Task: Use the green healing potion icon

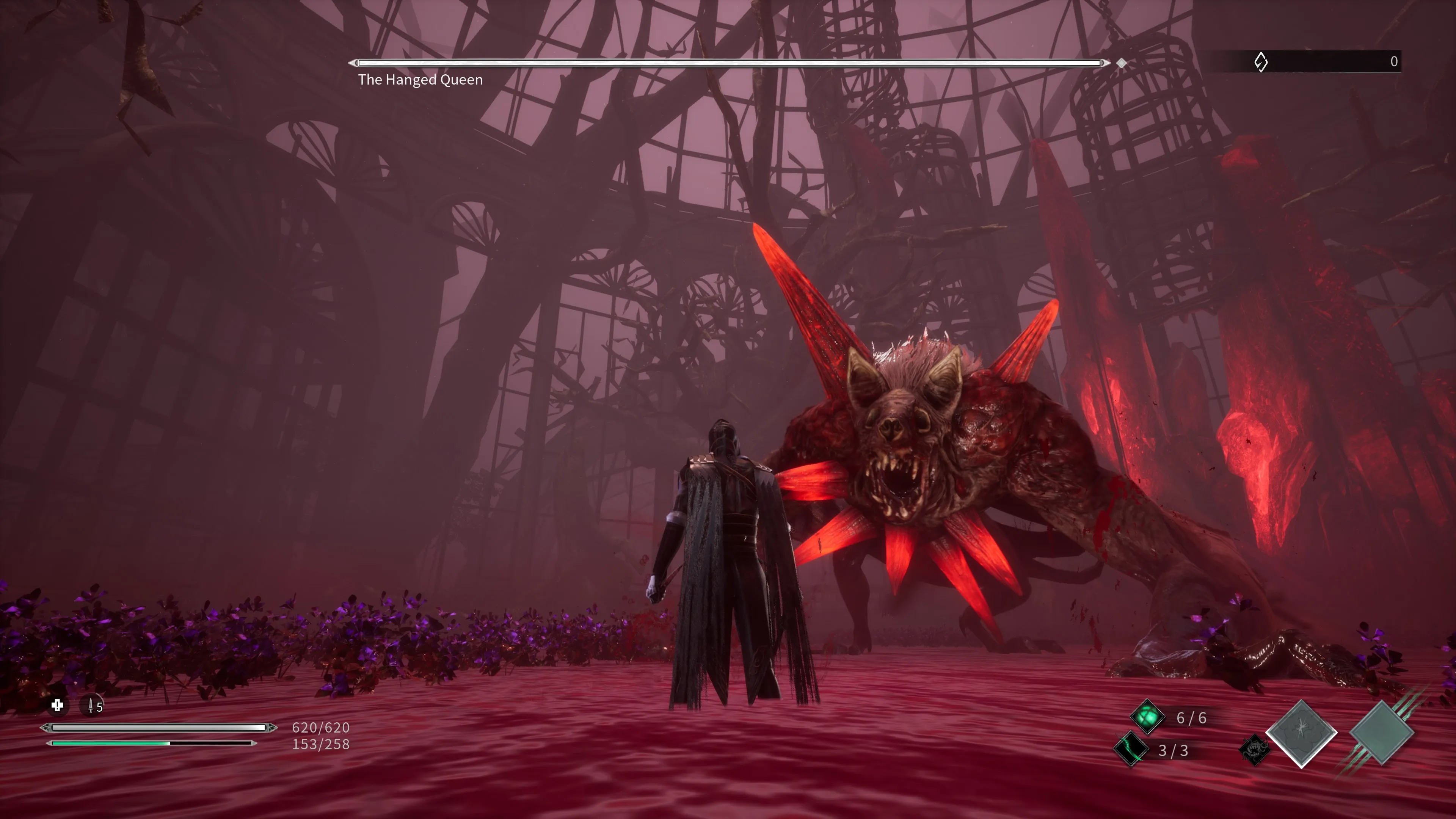Action: pos(1147,717)
